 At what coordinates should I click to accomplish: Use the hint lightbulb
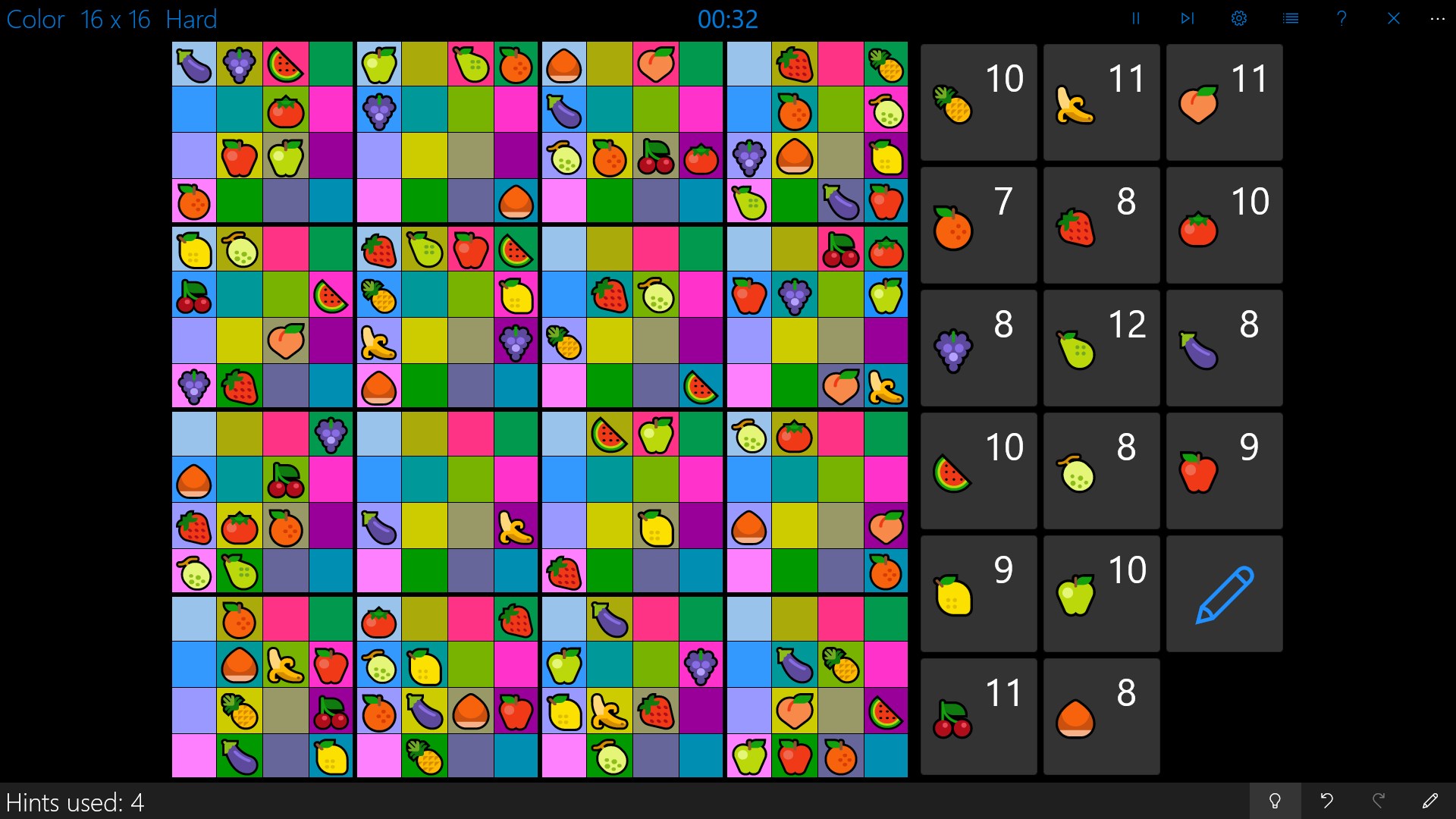[1276, 801]
